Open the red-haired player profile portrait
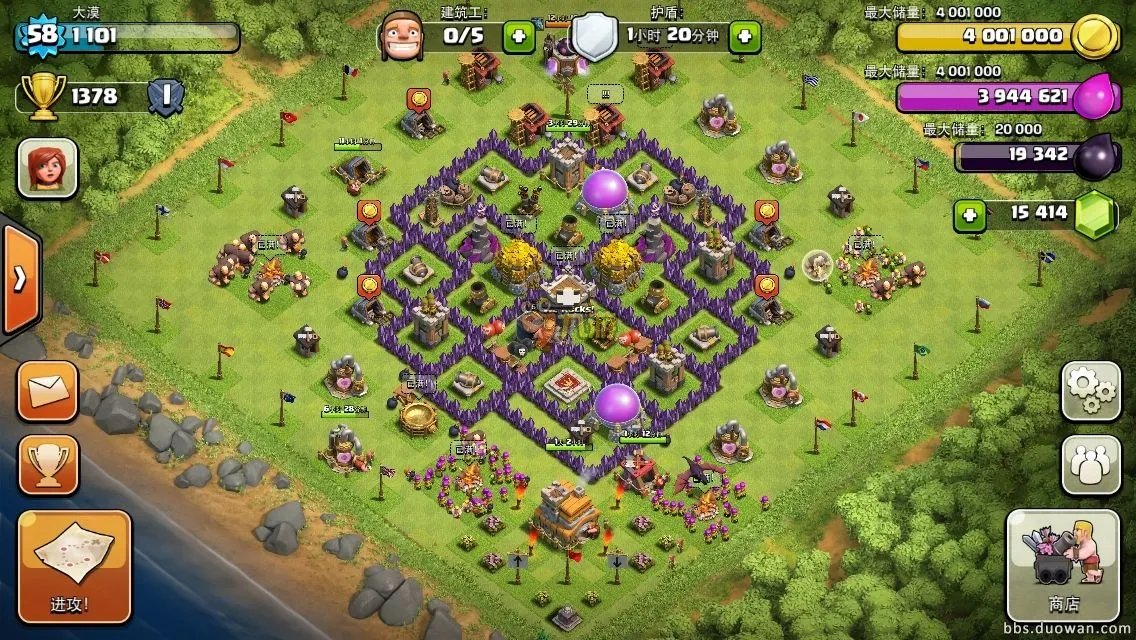Image resolution: width=1136 pixels, height=640 pixels. click(47, 167)
